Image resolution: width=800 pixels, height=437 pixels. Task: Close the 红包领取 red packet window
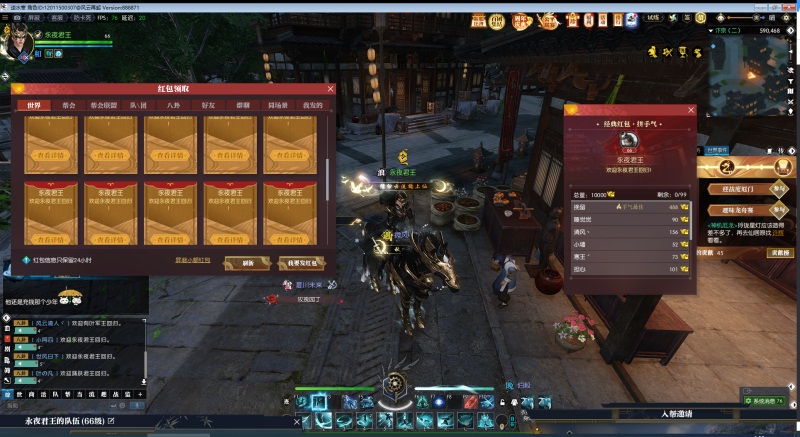(331, 89)
